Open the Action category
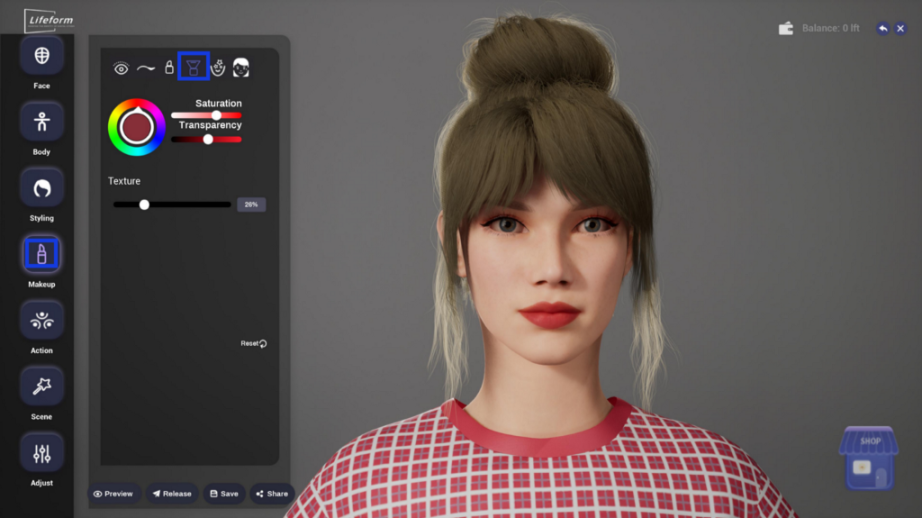922x518 pixels. 41,320
